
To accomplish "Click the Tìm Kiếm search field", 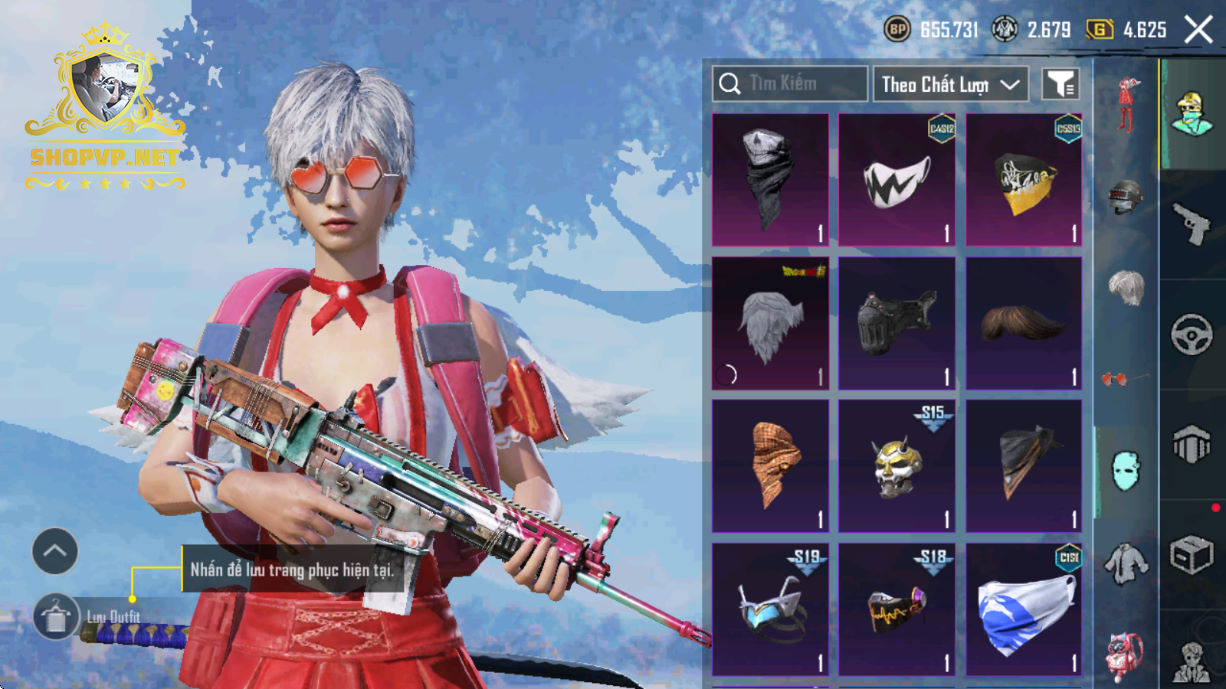I will pyautogui.click(x=790, y=84).
